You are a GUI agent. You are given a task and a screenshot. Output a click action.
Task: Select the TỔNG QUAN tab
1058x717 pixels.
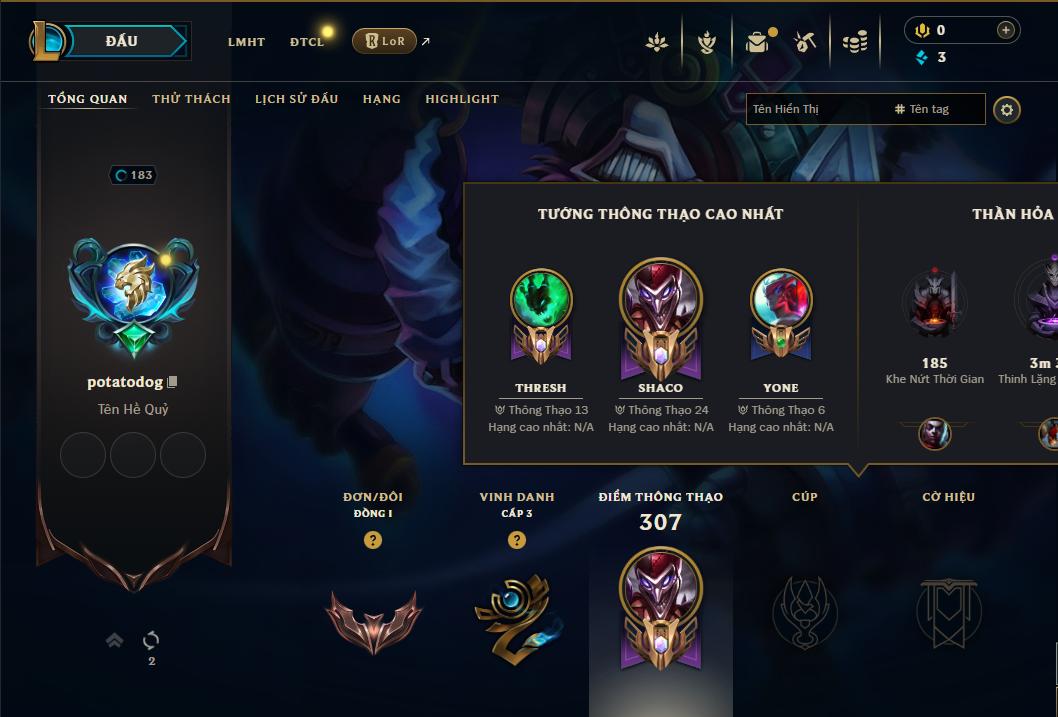[x=88, y=99]
